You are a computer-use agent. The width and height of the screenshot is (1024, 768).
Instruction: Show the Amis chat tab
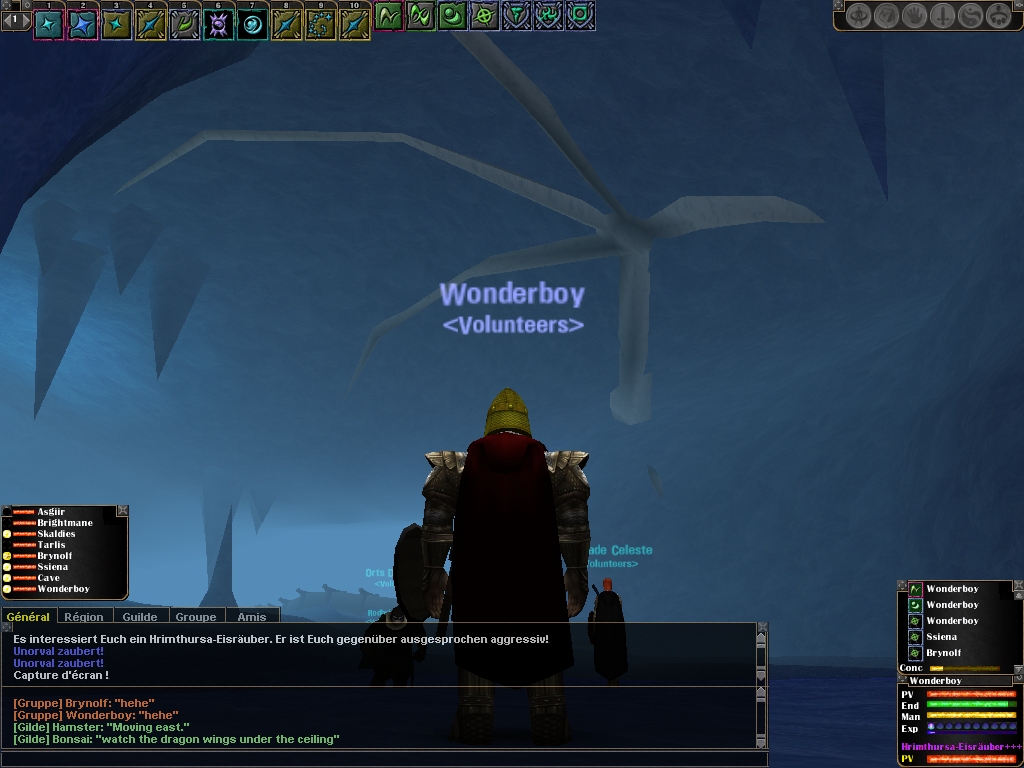click(x=252, y=617)
